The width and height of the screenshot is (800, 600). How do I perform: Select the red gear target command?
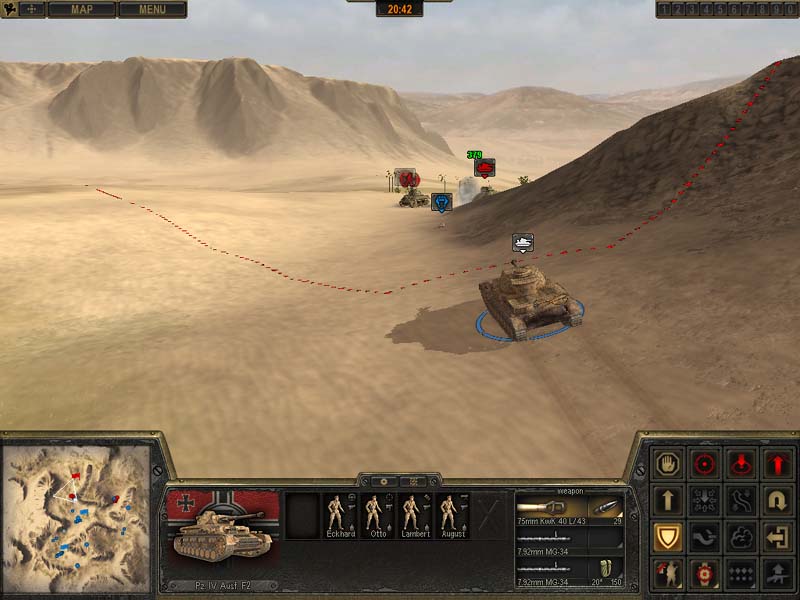(x=705, y=573)
